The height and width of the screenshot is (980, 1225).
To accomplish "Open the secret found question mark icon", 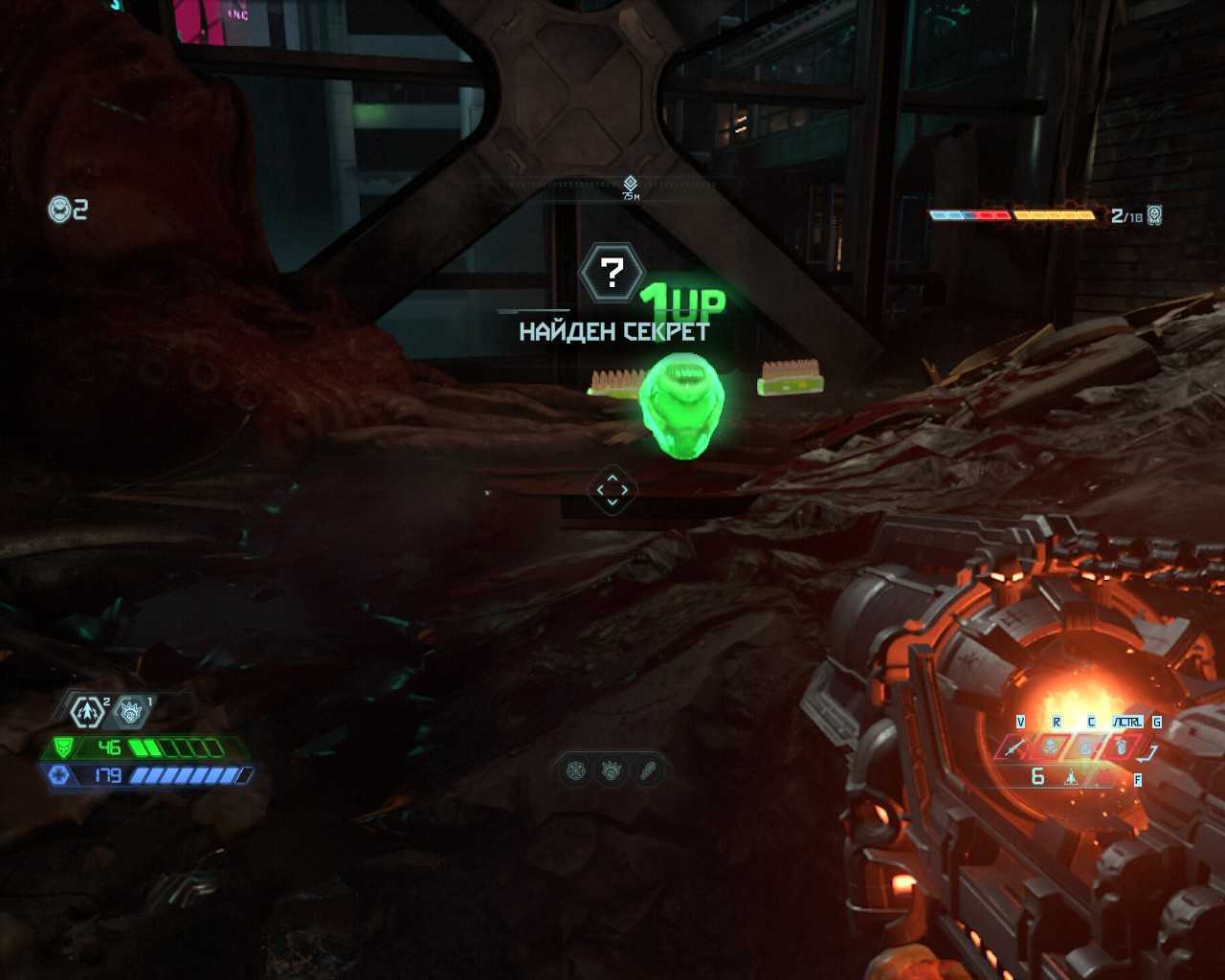I will point(612,274).
